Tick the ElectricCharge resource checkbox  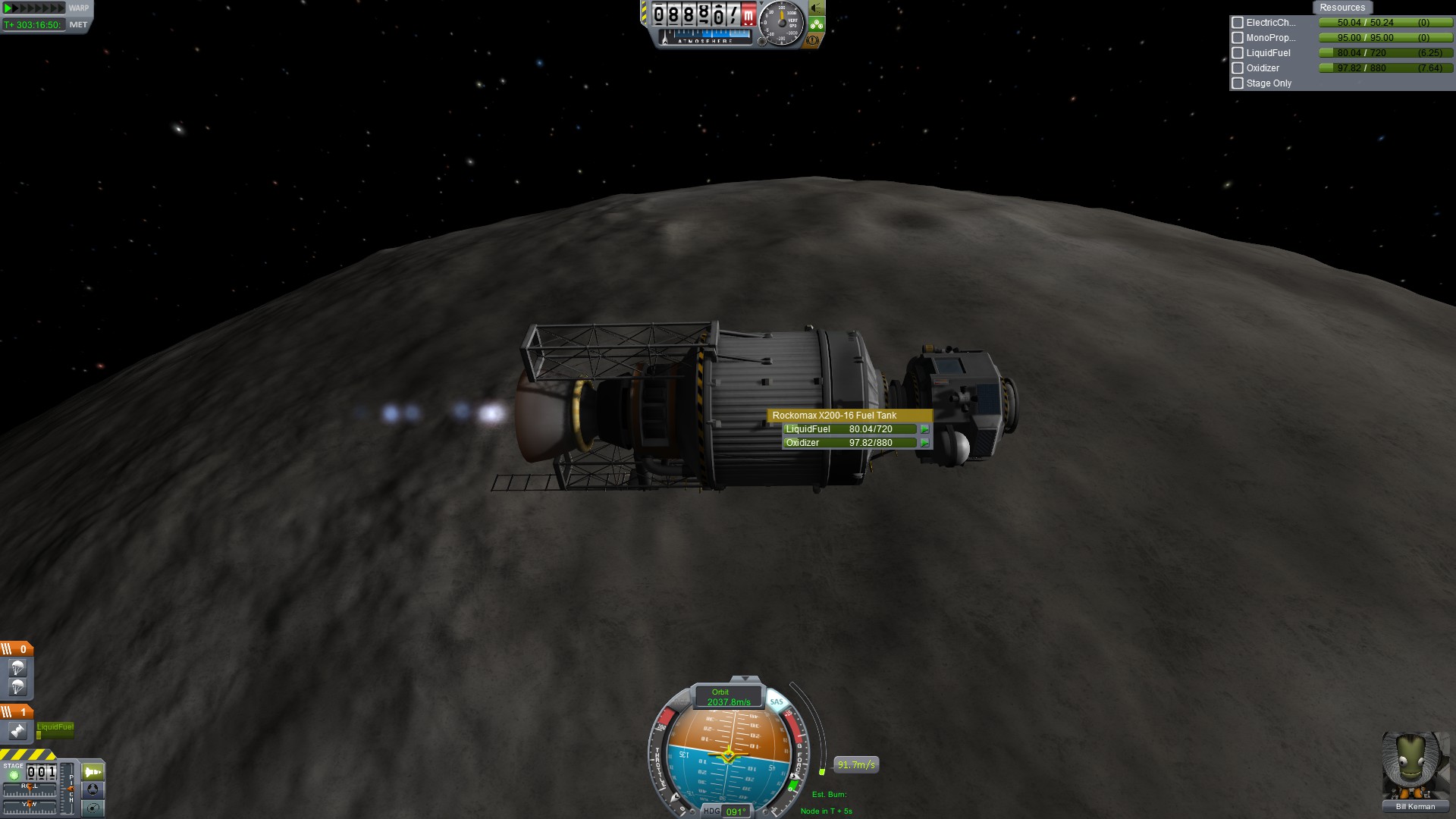1238,23
